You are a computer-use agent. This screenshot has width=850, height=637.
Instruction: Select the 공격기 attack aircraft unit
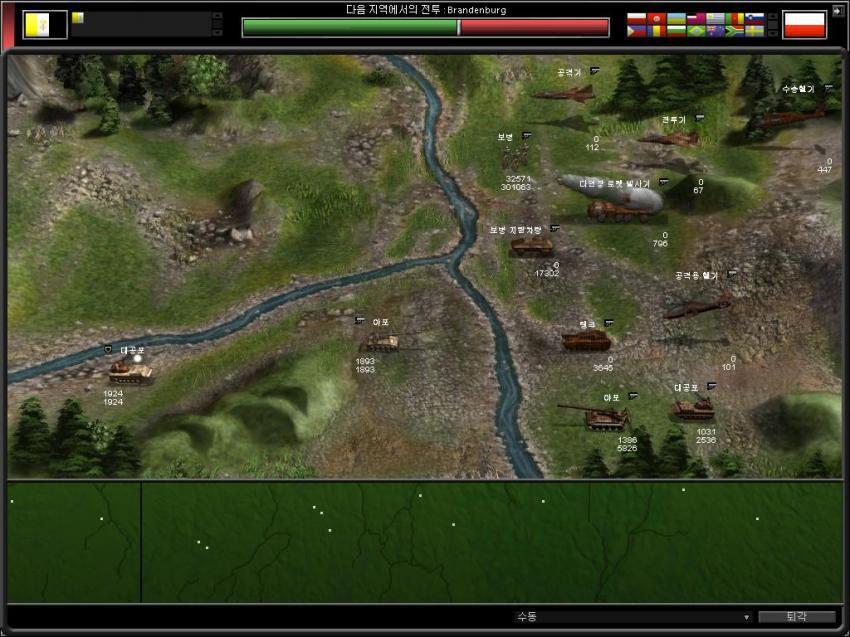tap(565, 93)
